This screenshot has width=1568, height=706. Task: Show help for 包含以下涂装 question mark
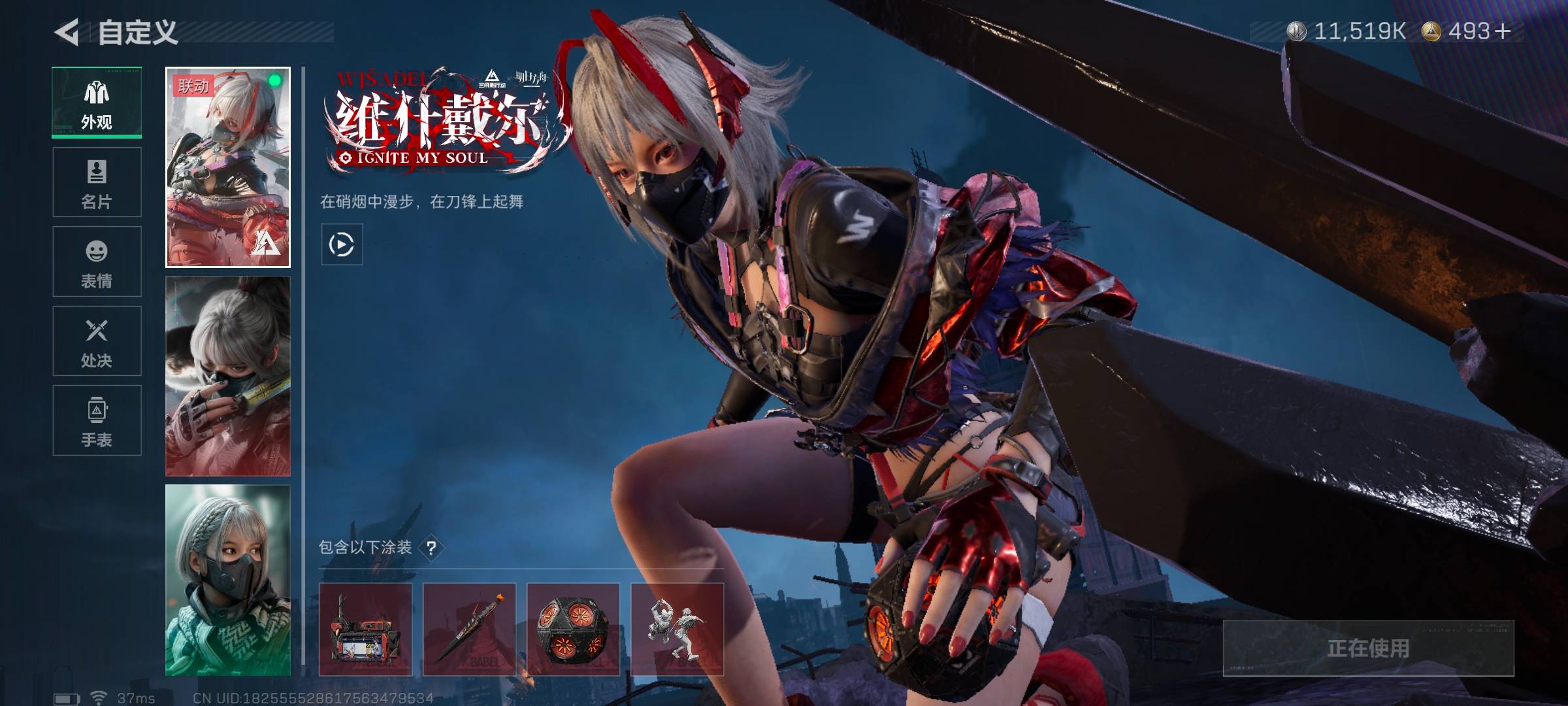[431, 548]
